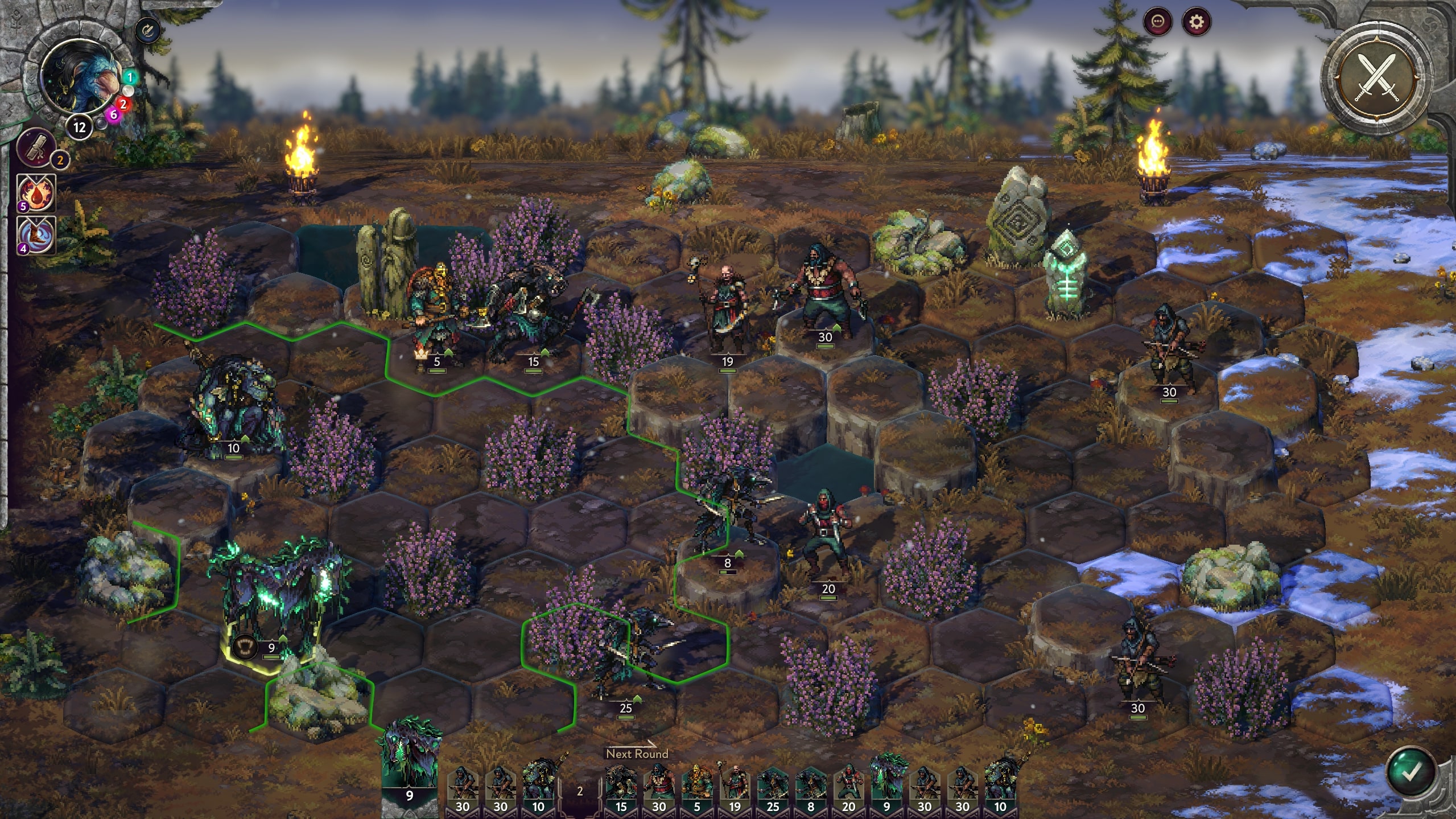Open the chat bubble button

pyautogui.click(x=1158, y=23)
